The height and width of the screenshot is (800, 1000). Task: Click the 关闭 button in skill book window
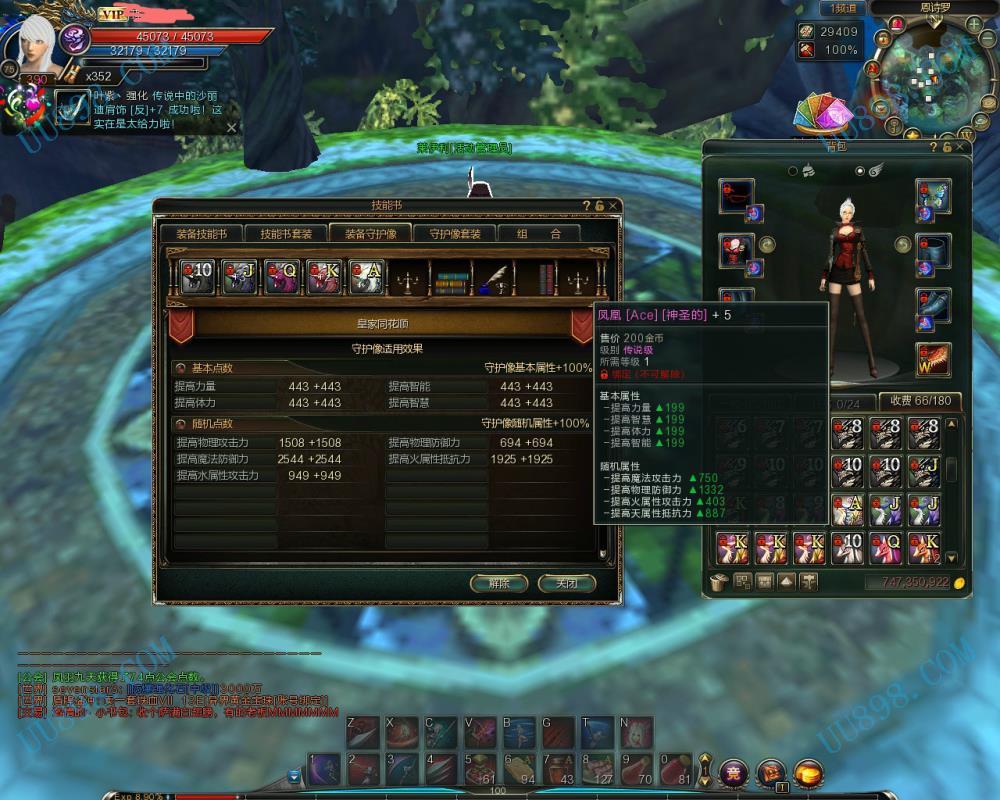pyautogui.click(x=566, y=583)
